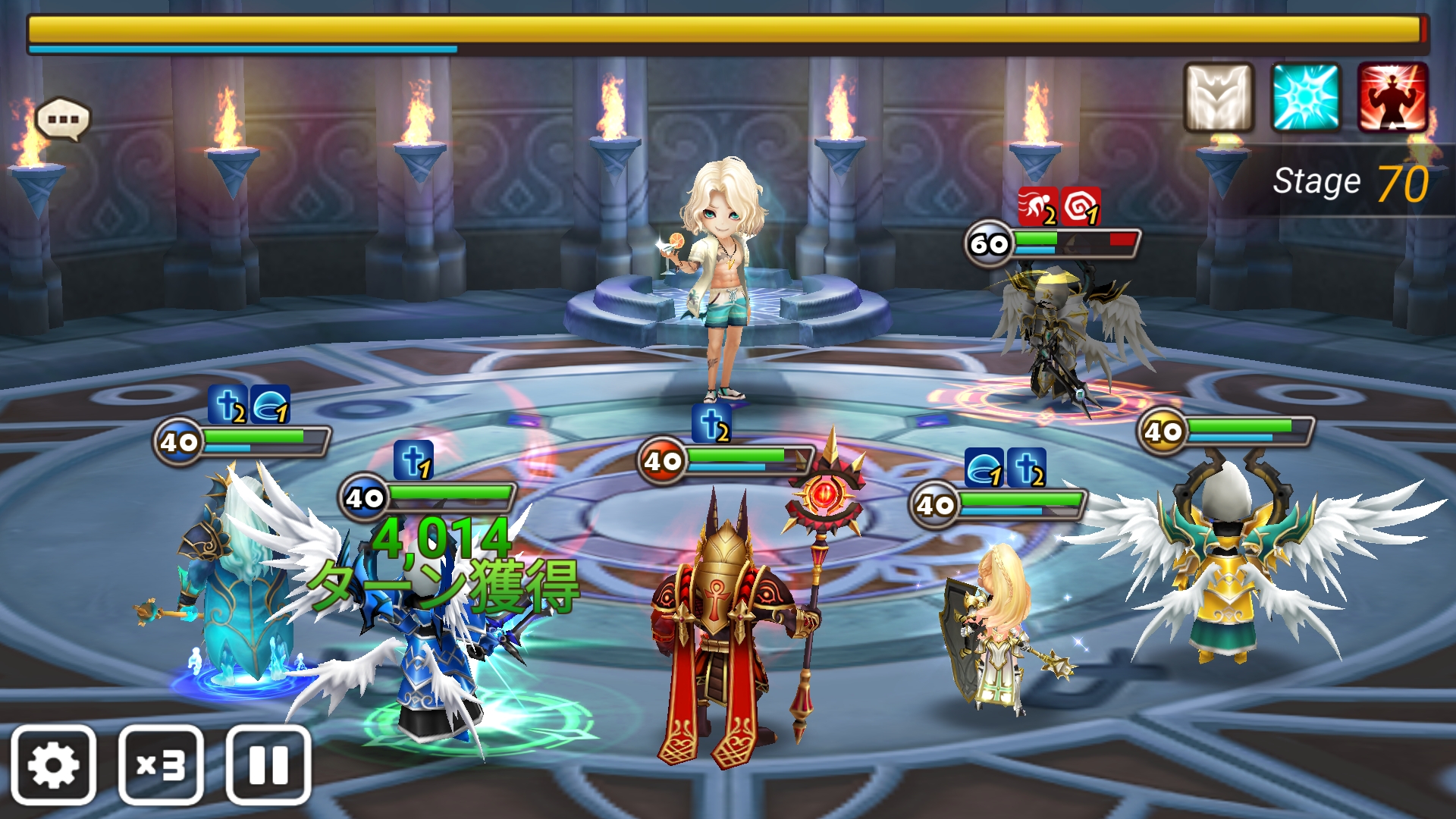Open the gear settings menu
Image resolution: width=1456 pixels, height=819 pixels.
click(x=53, y=764)
